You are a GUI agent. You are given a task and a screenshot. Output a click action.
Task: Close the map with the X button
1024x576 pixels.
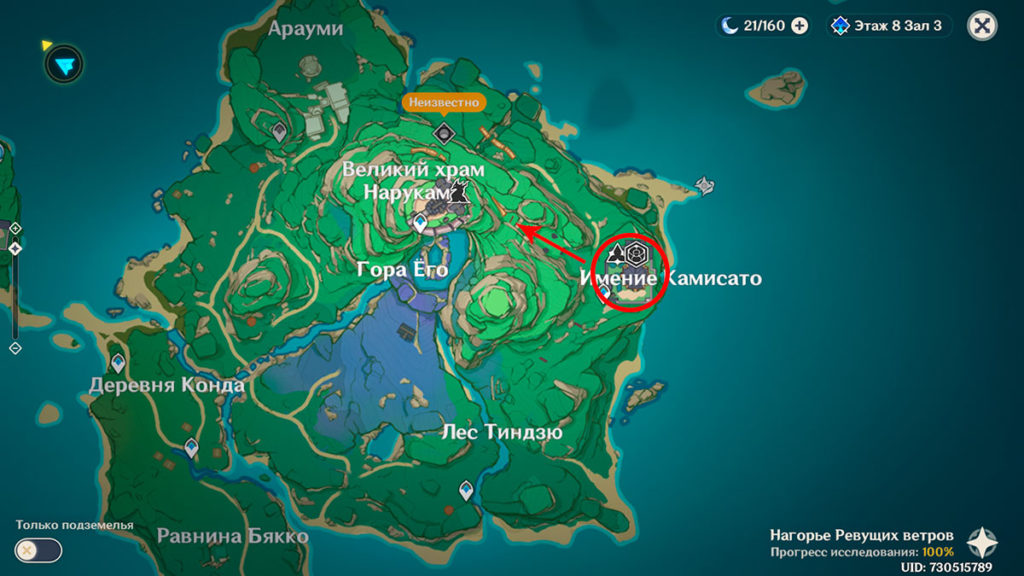(x=982, y=26)
